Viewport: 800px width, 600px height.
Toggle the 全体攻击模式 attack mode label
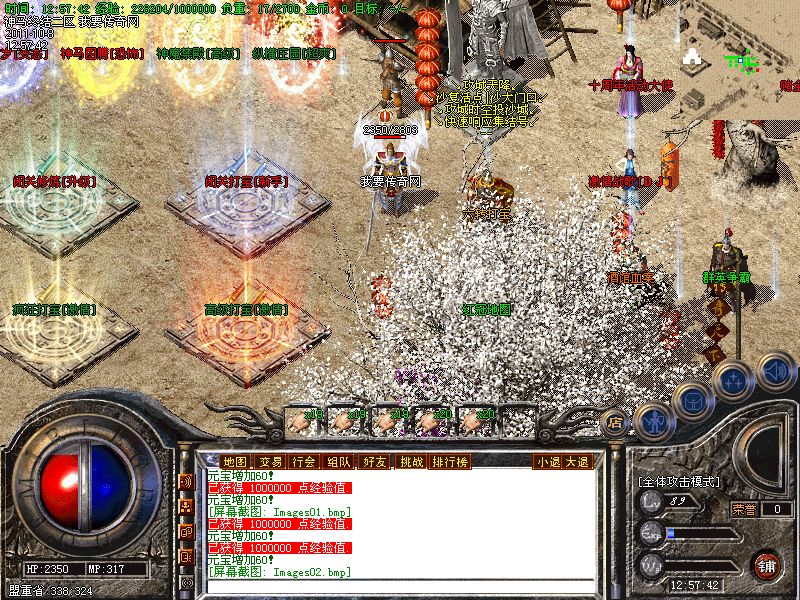tap(678, 482)
